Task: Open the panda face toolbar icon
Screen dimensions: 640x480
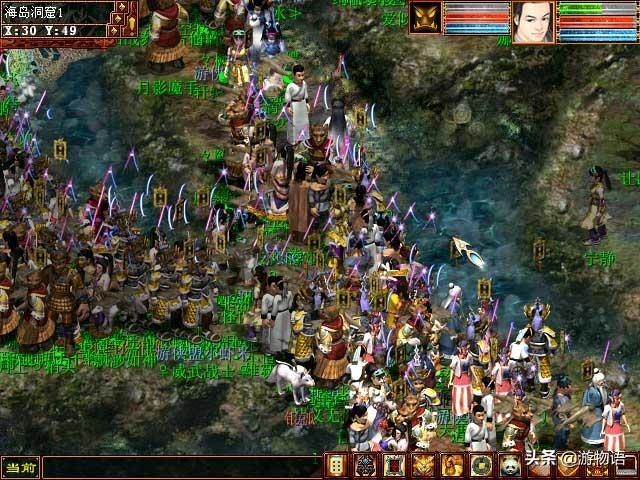Action: coord(509,465)
